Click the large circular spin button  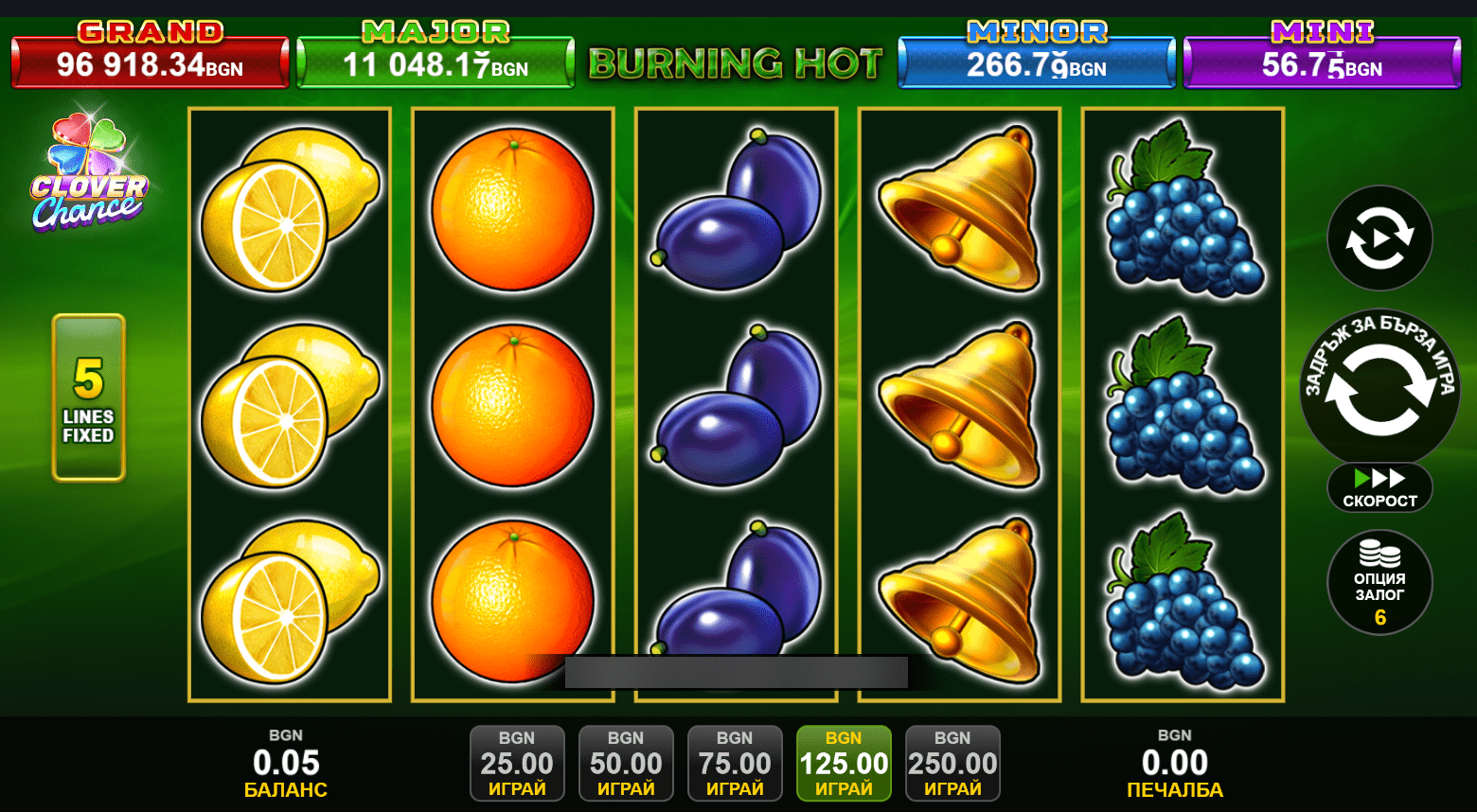click(1379, 389)
